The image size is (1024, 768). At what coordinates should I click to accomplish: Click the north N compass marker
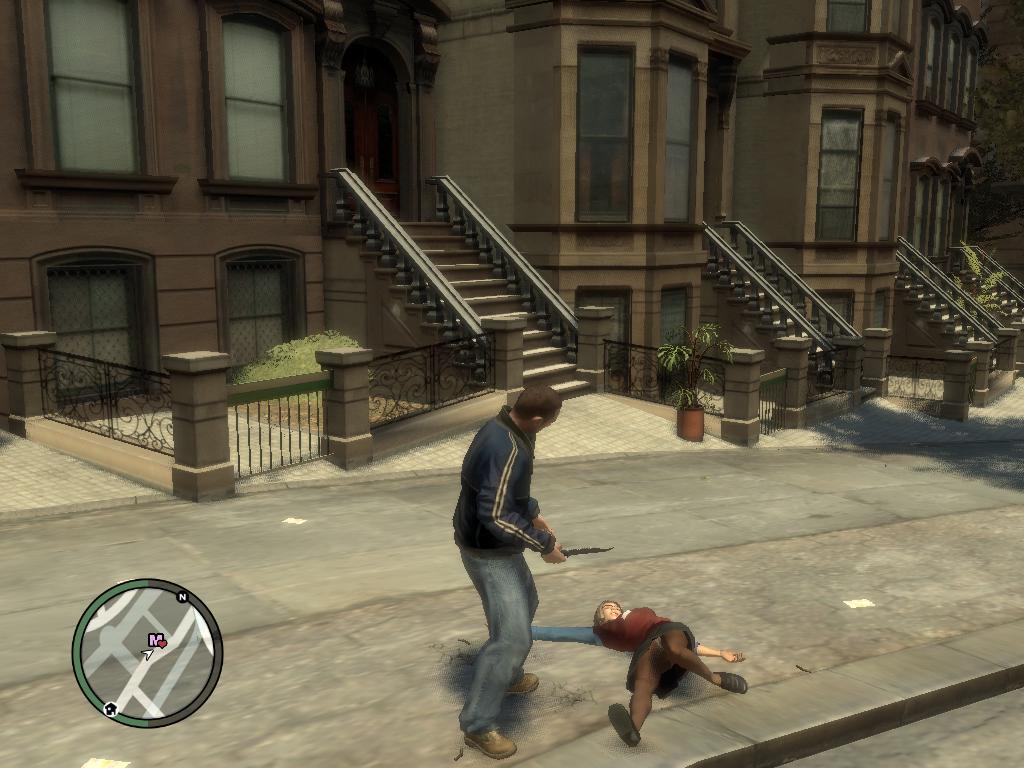[182, 597]
